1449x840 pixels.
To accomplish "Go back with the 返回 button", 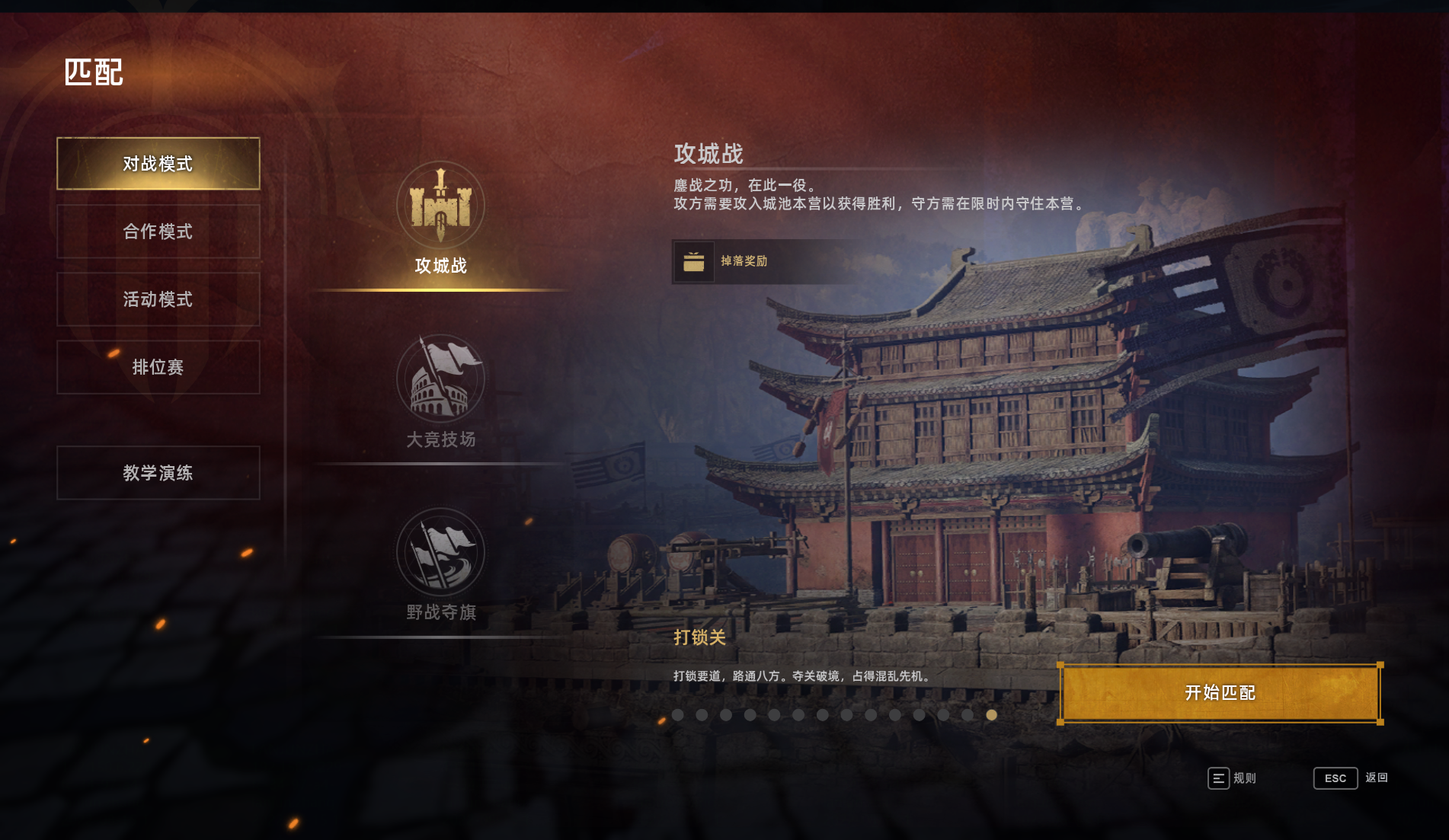I will 1350,778.
